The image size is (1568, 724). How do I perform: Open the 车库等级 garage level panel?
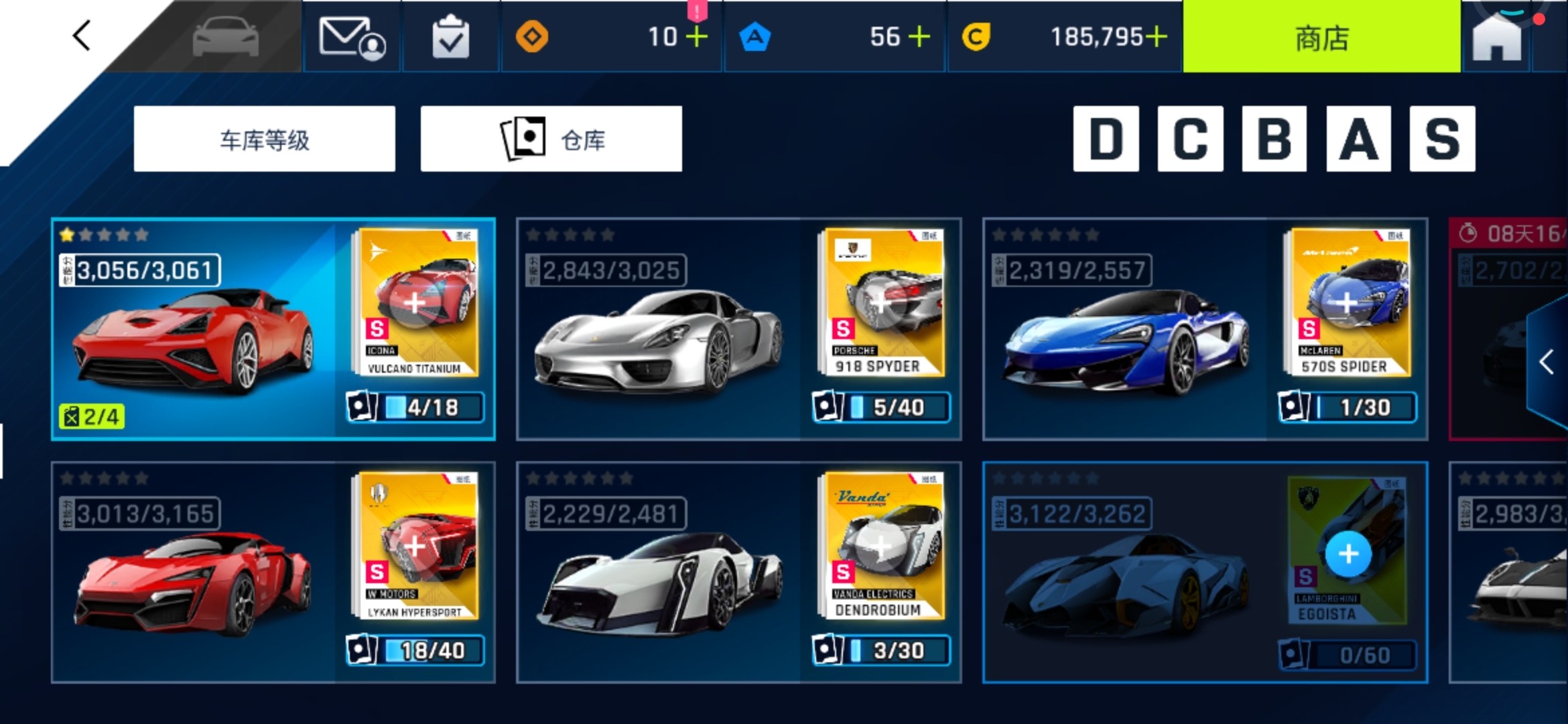coord(264,139)
